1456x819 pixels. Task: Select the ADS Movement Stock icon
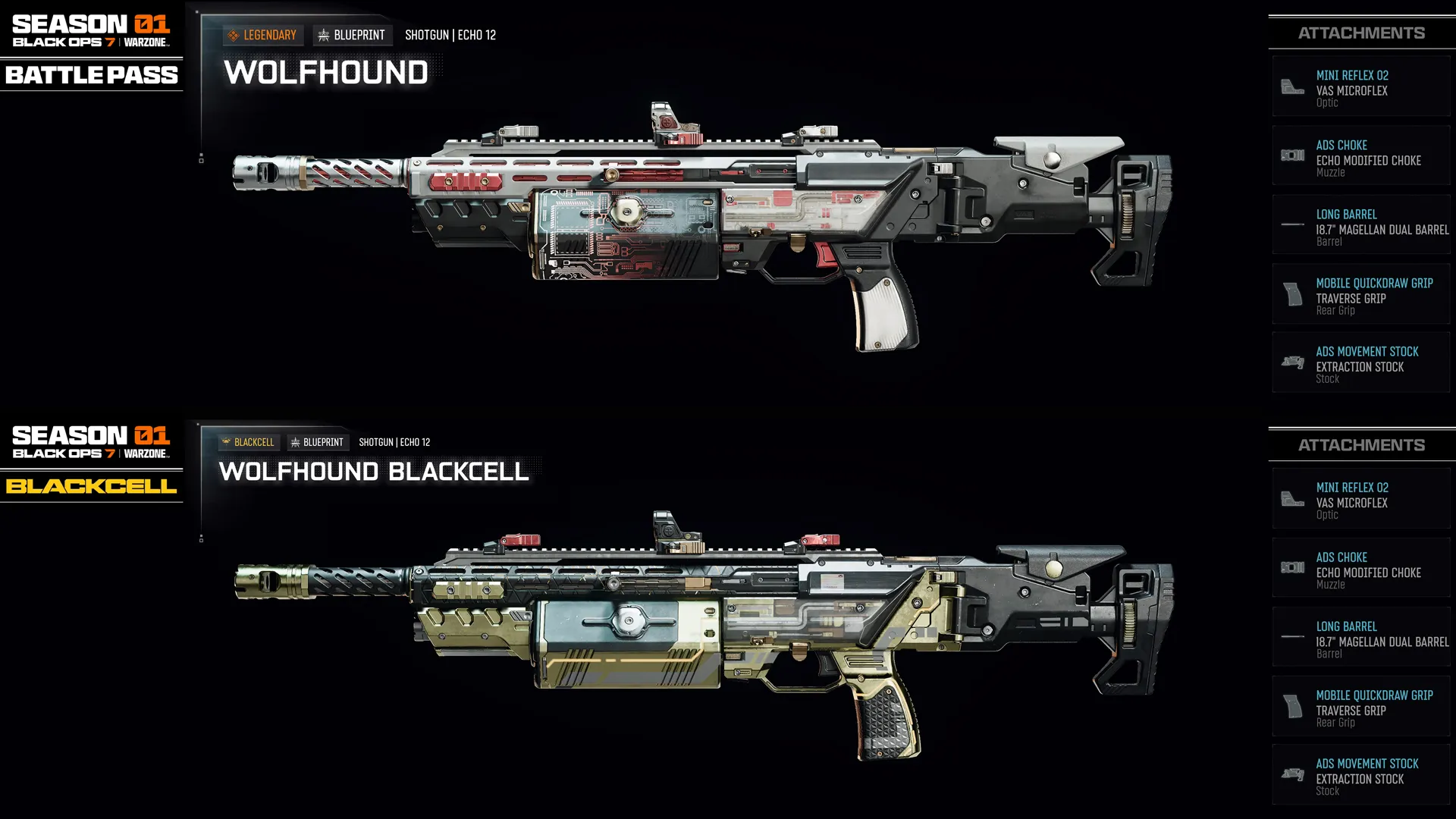coord(1292,362)
